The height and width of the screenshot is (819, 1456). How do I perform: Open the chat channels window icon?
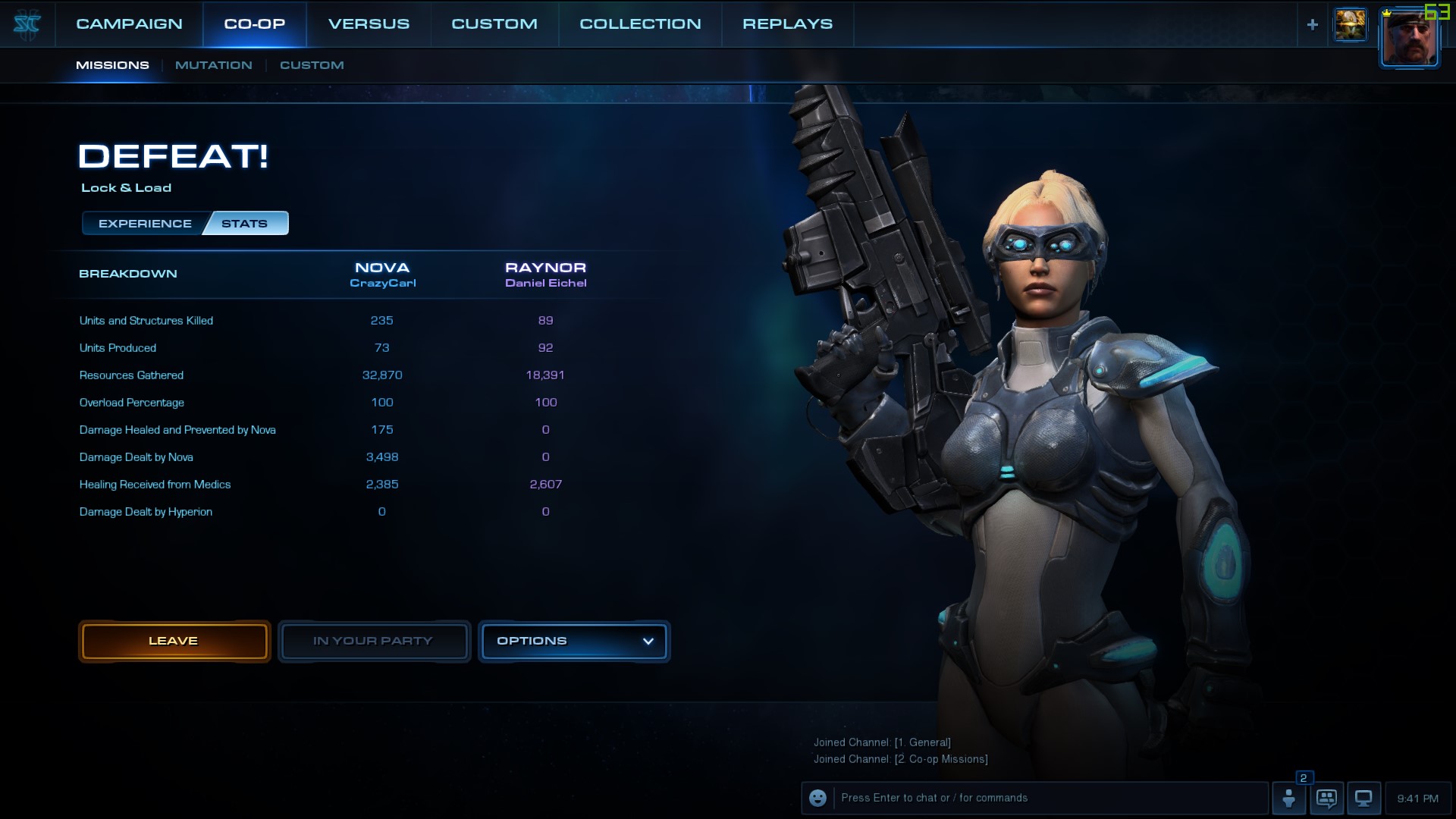coord(1326,799)
